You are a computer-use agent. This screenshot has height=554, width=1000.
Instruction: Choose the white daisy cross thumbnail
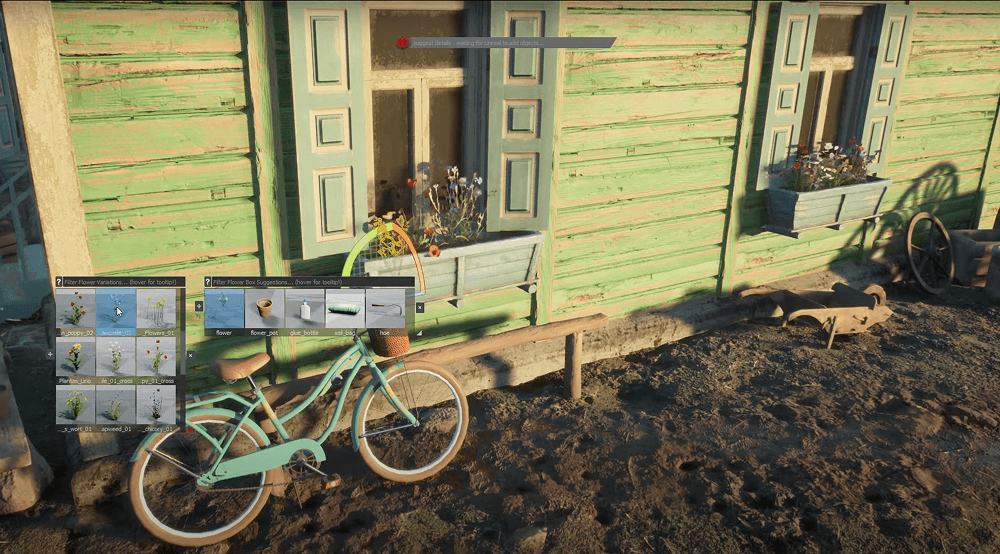pyautogui.click(x=115, y=358)
